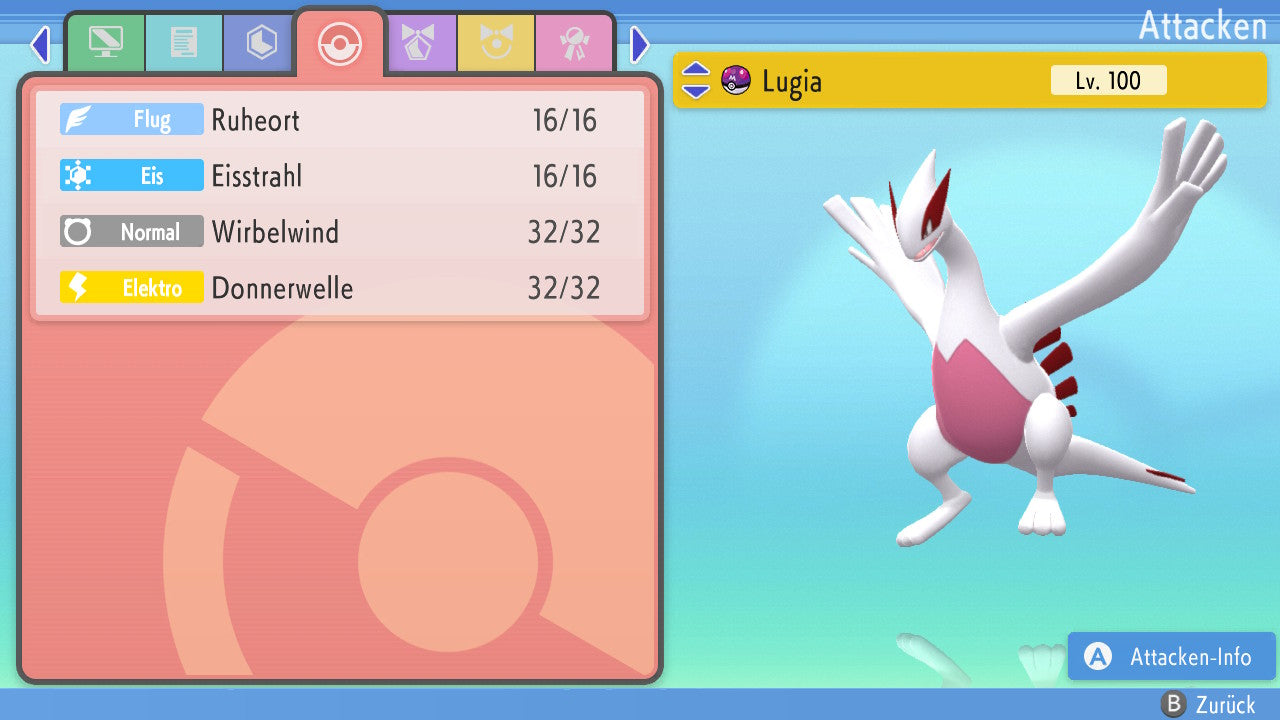Select the red Poké Ball moves tab

tap(340, 42)
